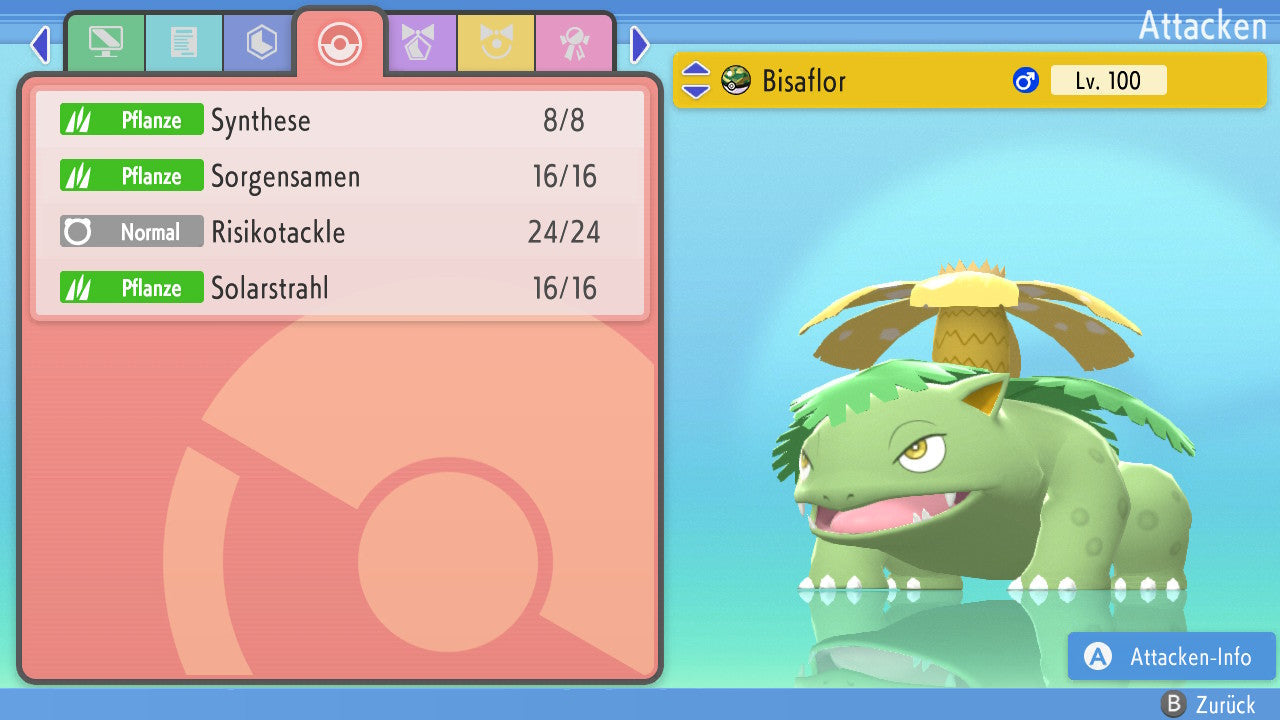The height and width of the screenshot is (720, 1280).
Task: Open the teal document notes tab
Action: (x=183, y=43)
